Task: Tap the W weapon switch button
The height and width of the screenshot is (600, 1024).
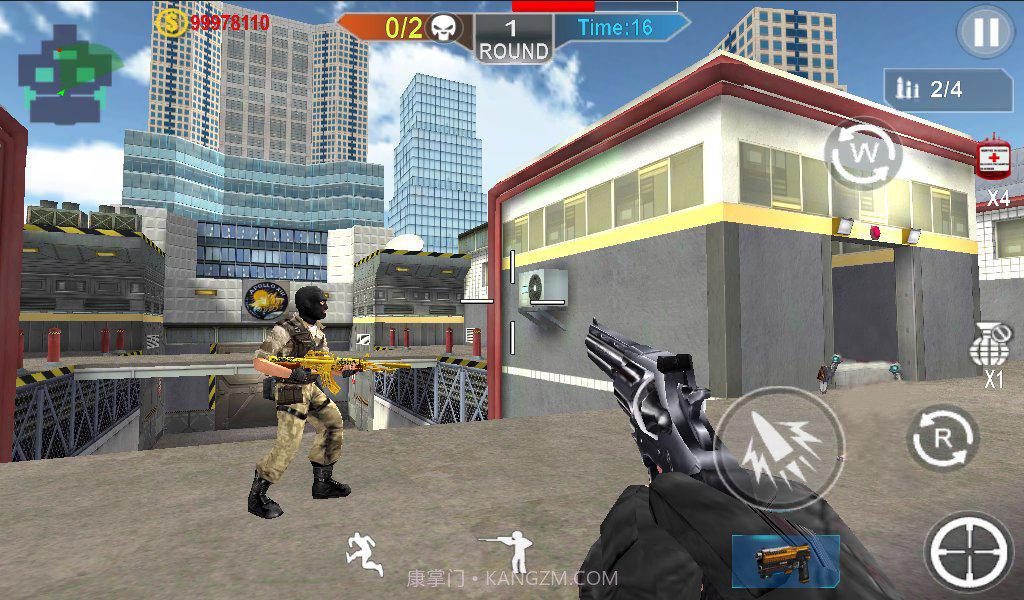Action: coord(863,155)
